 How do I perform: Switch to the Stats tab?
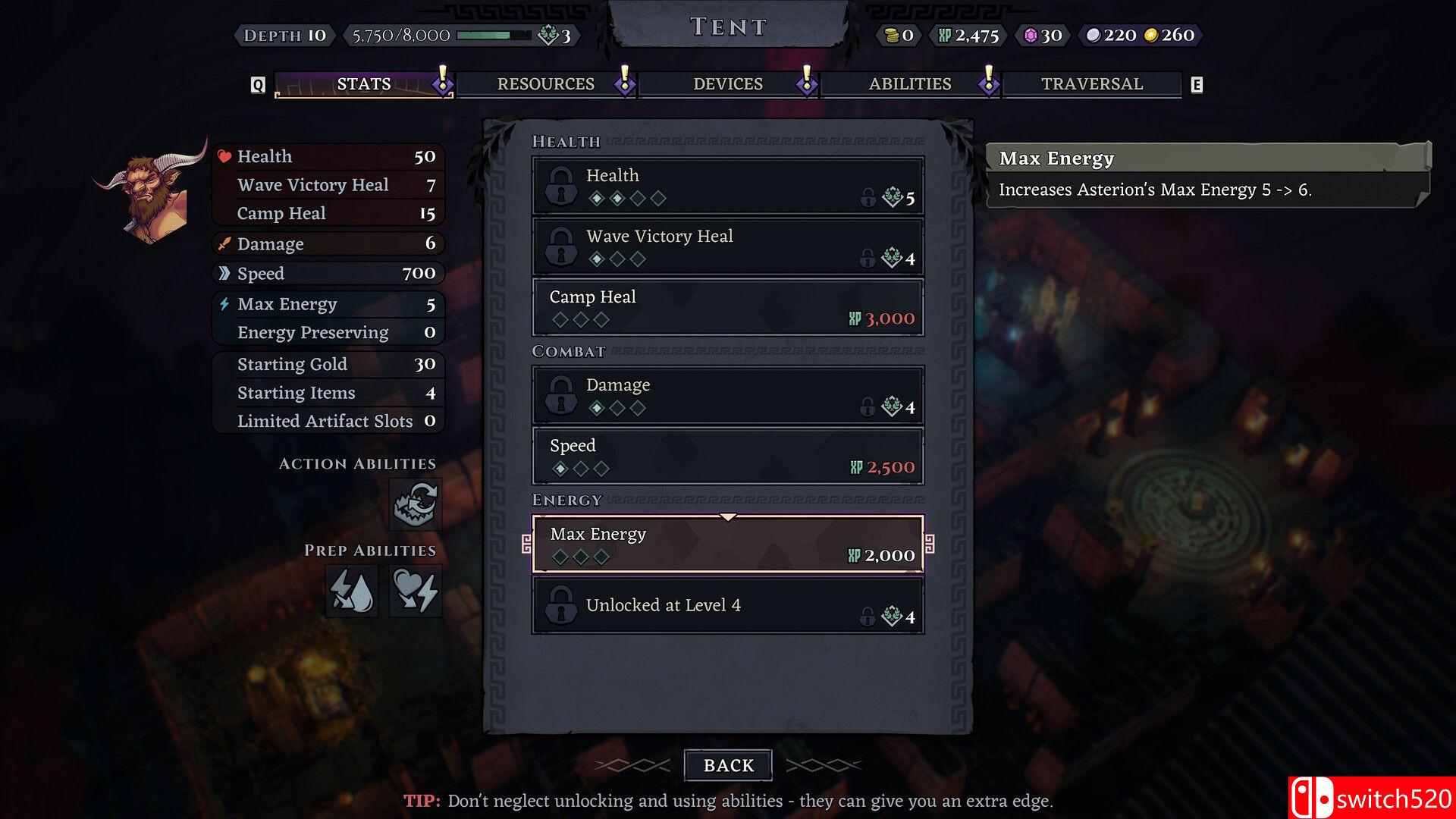point(363,84)
